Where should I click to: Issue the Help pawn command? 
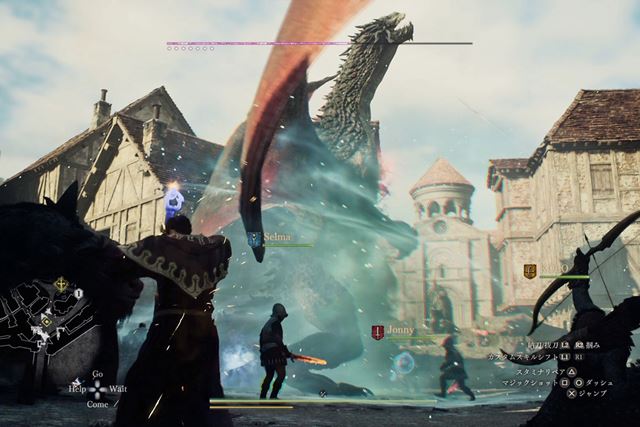point(77,388)
